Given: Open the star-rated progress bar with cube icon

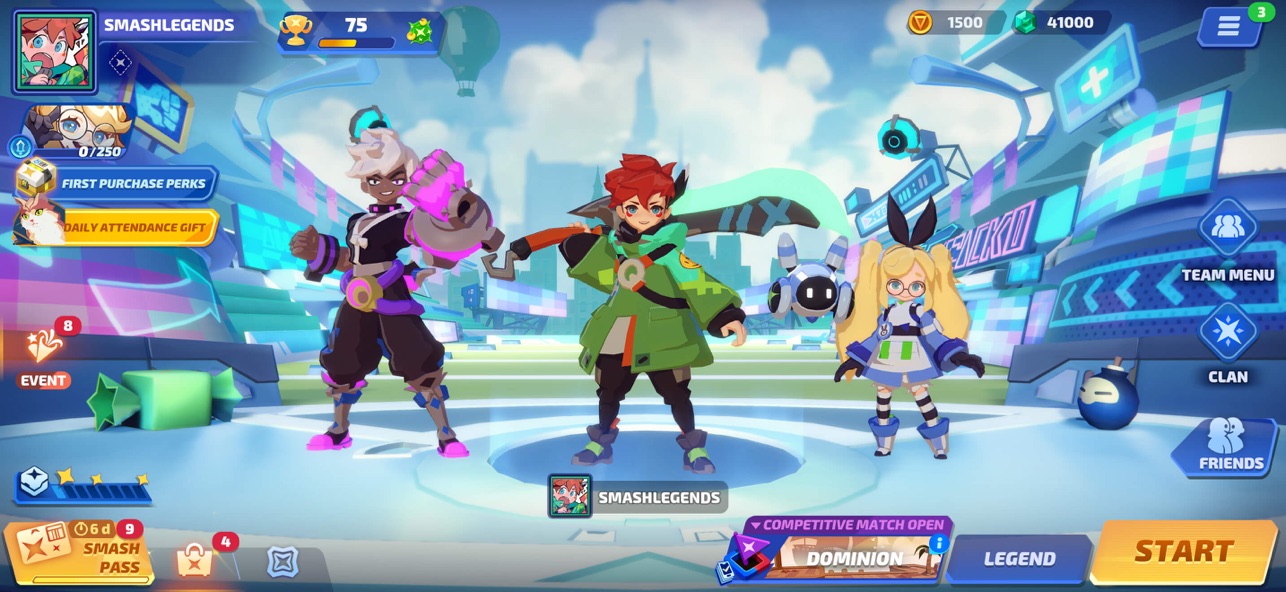Looking at the screenshot, I should point(84,484).
